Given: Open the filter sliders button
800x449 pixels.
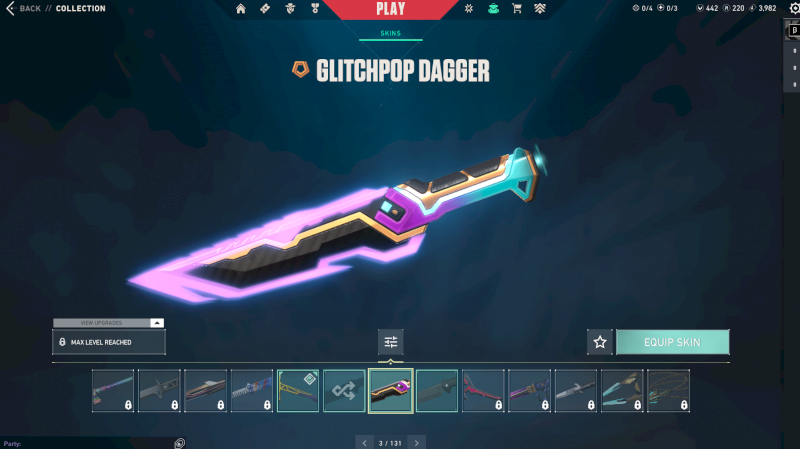Looking at the screenshot, I should pyautogui.click(x=391, y=342).
